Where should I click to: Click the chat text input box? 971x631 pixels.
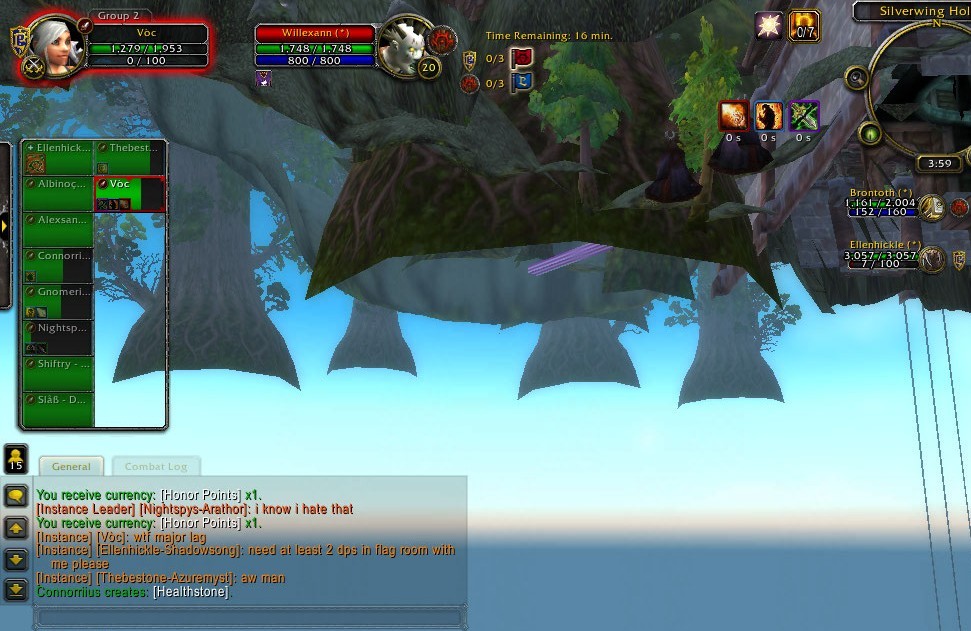(250, 617)
